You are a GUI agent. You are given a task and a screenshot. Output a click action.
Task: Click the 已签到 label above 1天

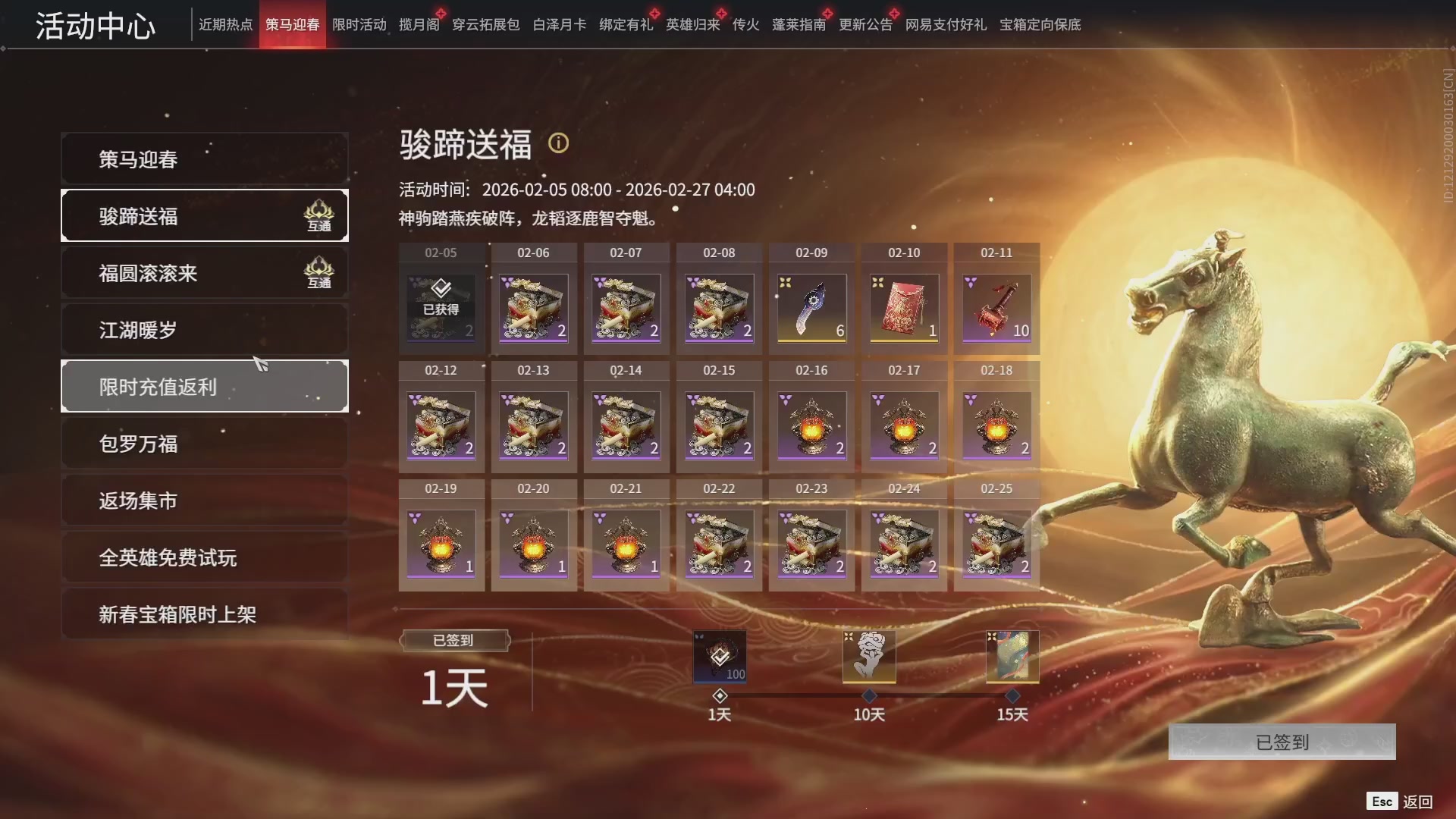[453, 640]
